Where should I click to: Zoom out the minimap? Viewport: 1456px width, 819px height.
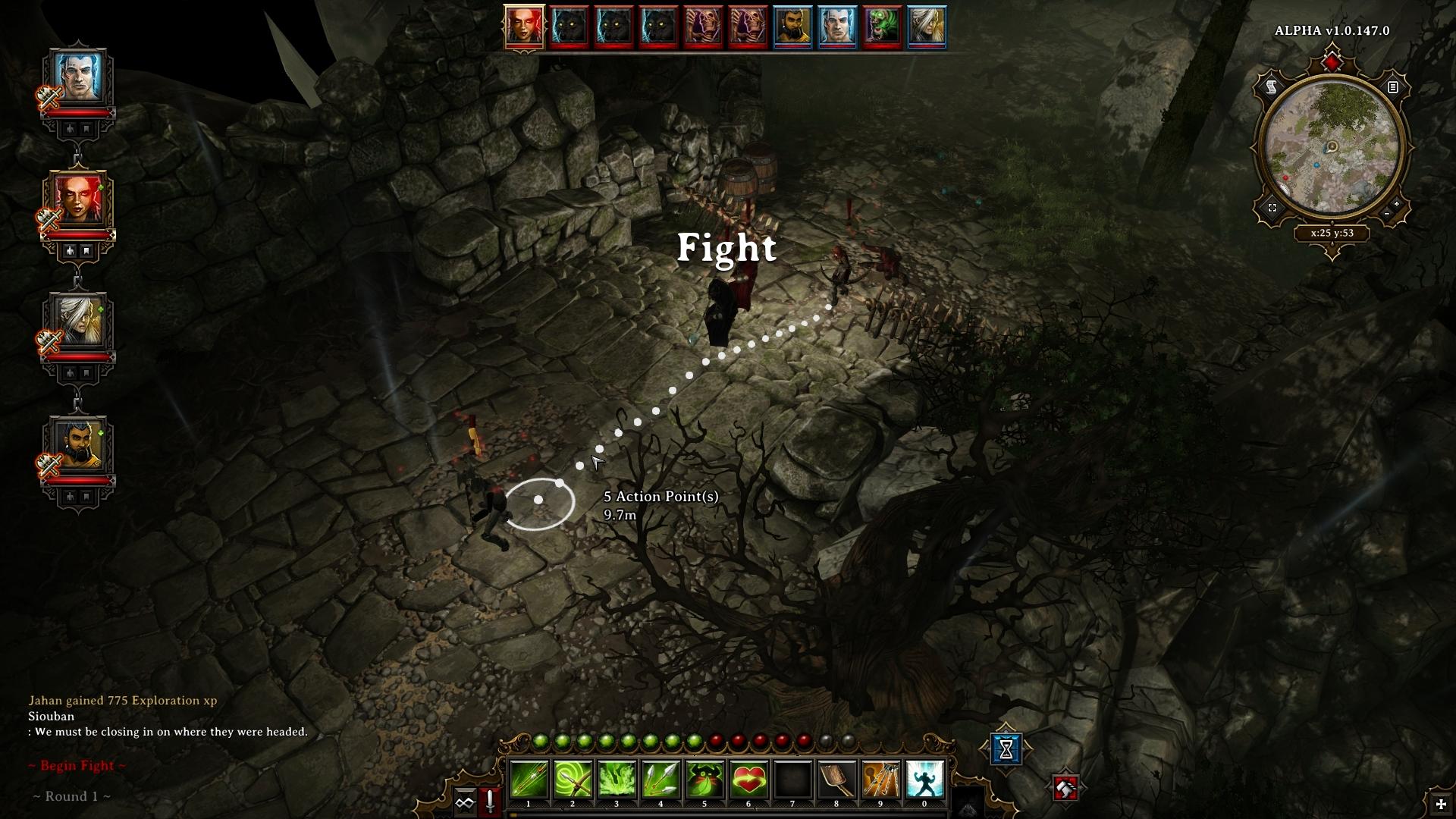[1387, 215]
